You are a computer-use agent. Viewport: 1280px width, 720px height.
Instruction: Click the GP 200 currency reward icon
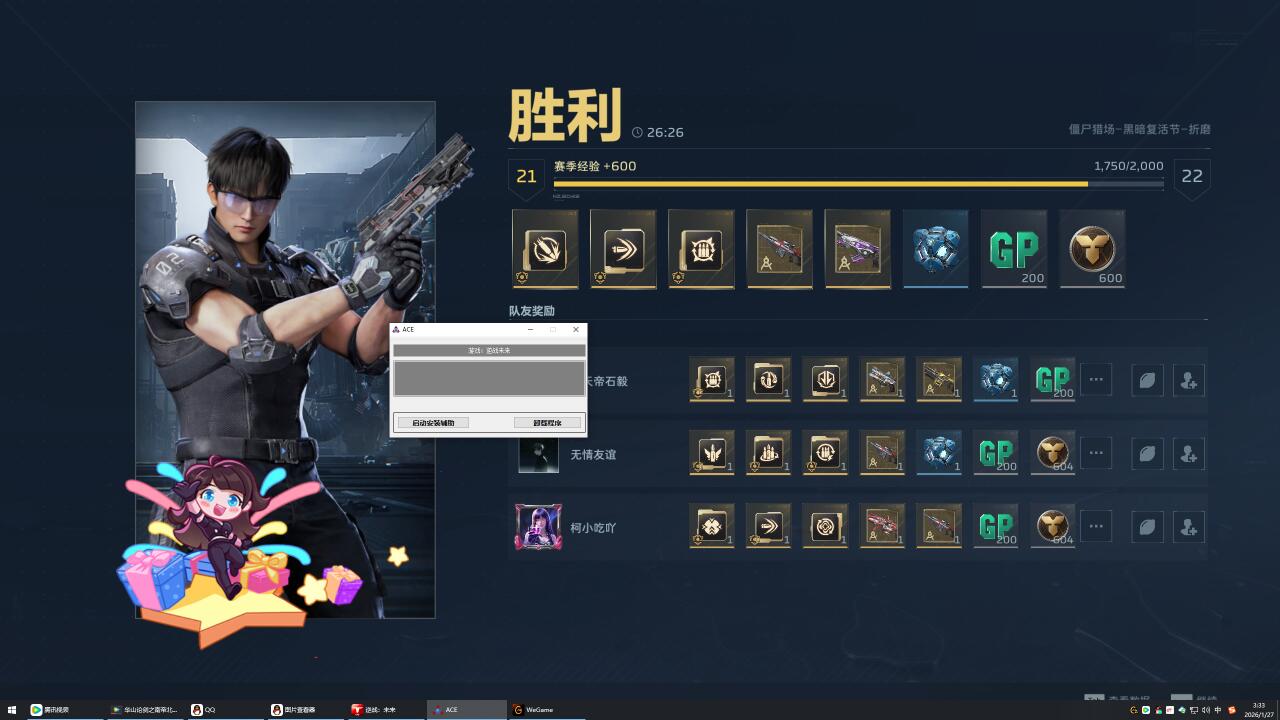pos(1014,249)
